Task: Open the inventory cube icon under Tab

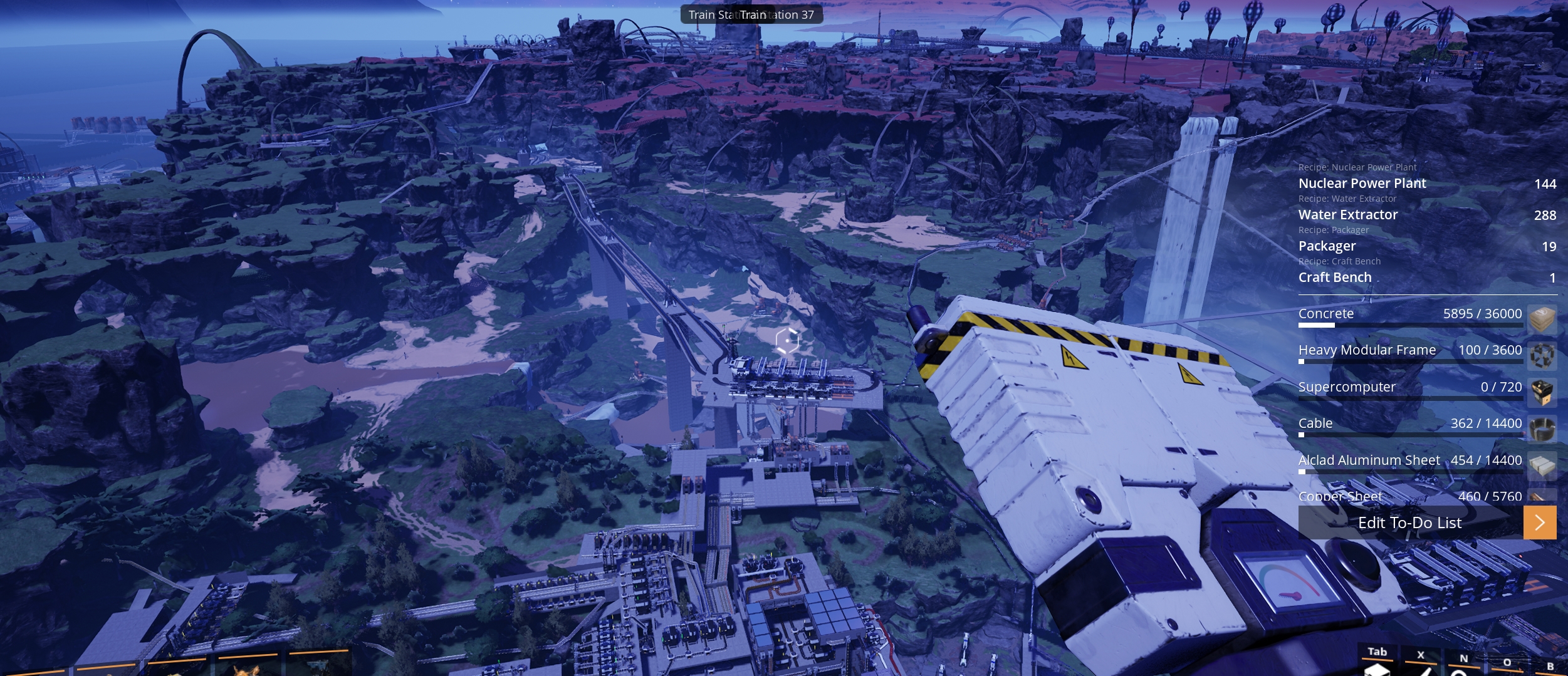Action: click(1376, 669)
